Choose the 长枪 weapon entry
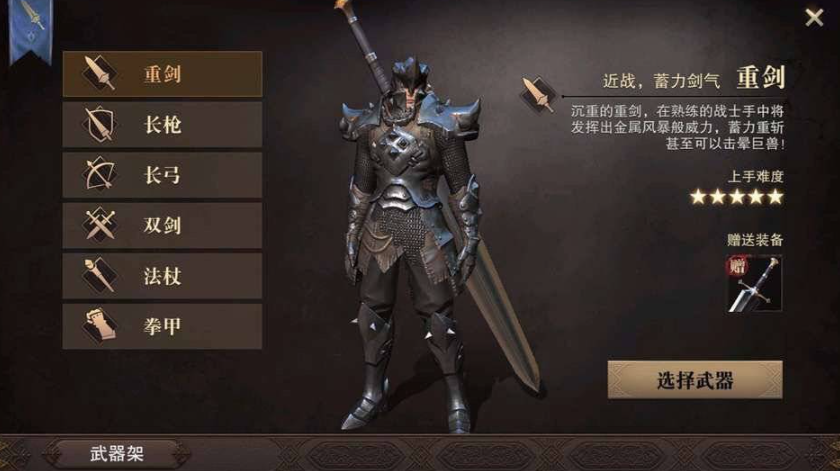 [x=162, y=125]
